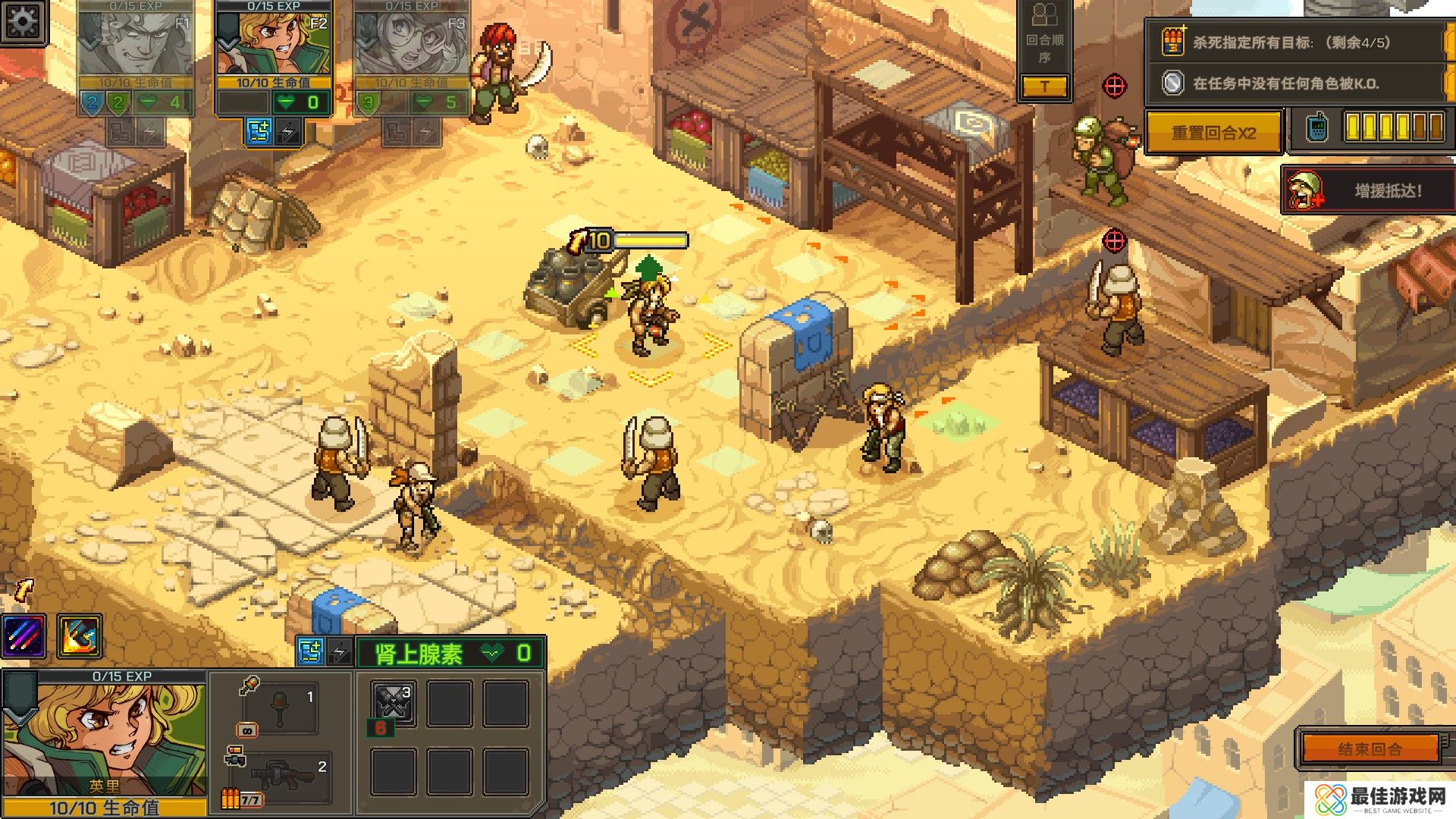Activate the purple streaks skill icon
Screen dimensions: 1456x819
click(x=24, y=635)
